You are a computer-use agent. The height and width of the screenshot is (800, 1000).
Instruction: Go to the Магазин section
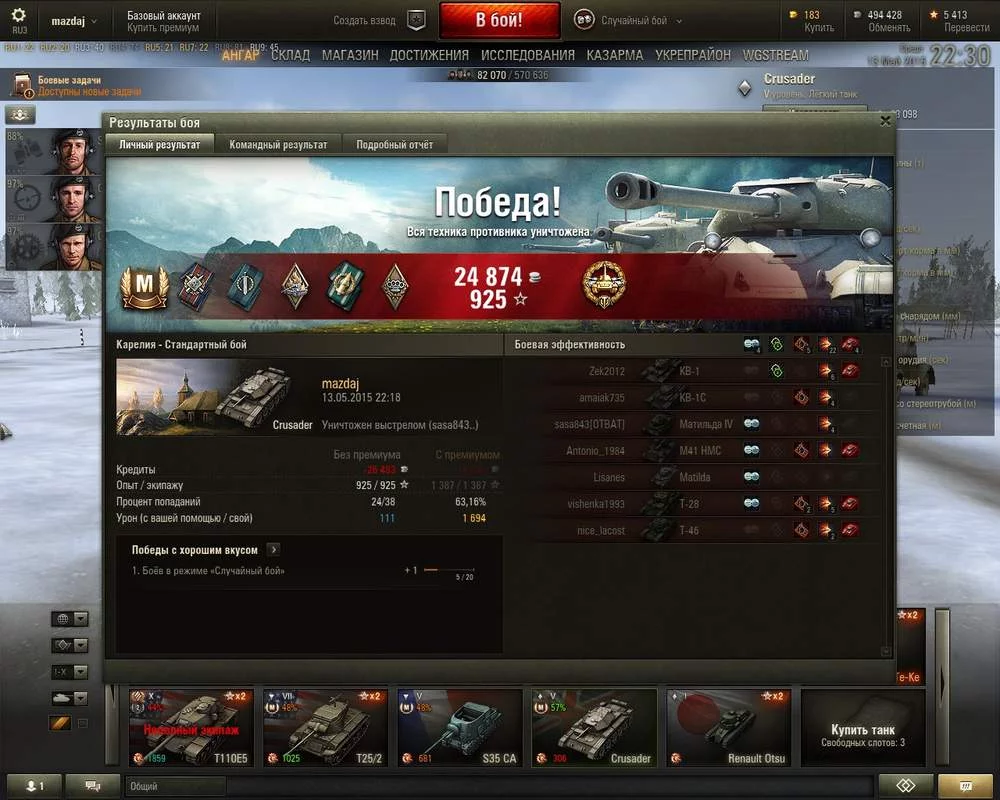[x=350, y=55]
